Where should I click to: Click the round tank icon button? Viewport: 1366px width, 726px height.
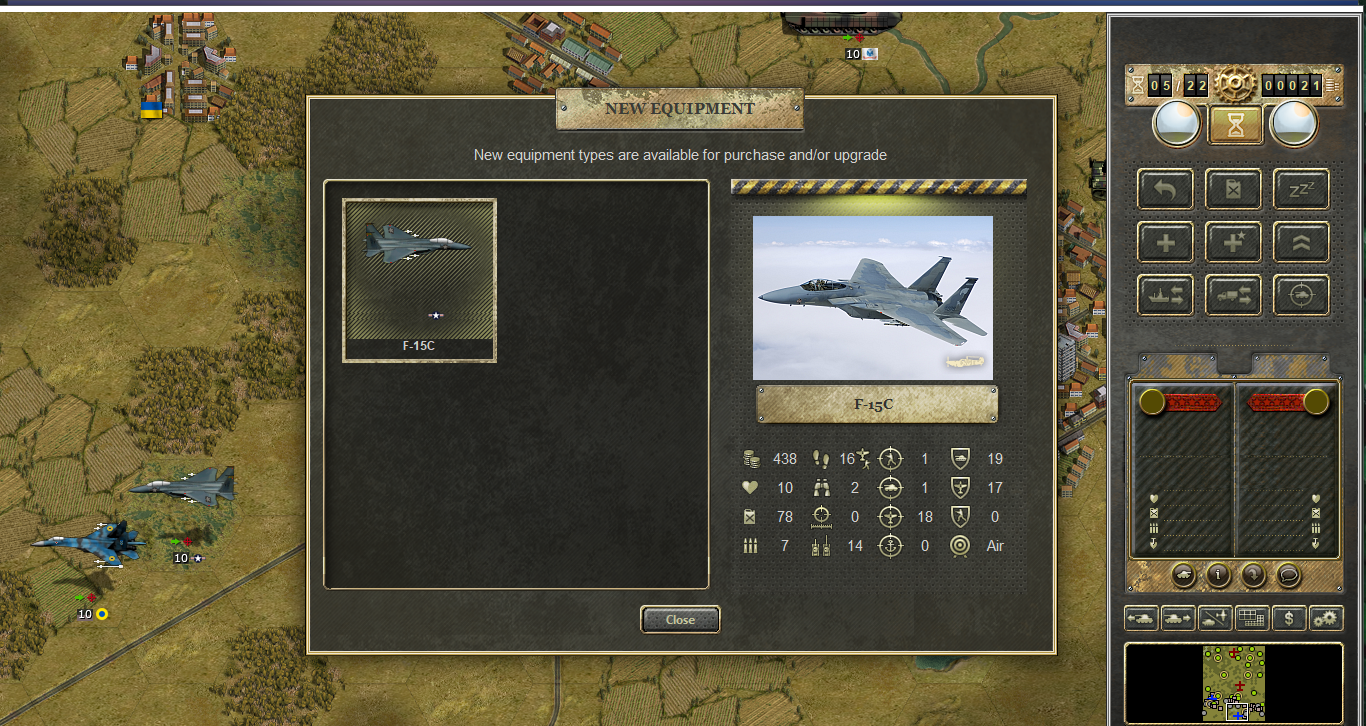pyautogui.click(x=1183, y=575)
